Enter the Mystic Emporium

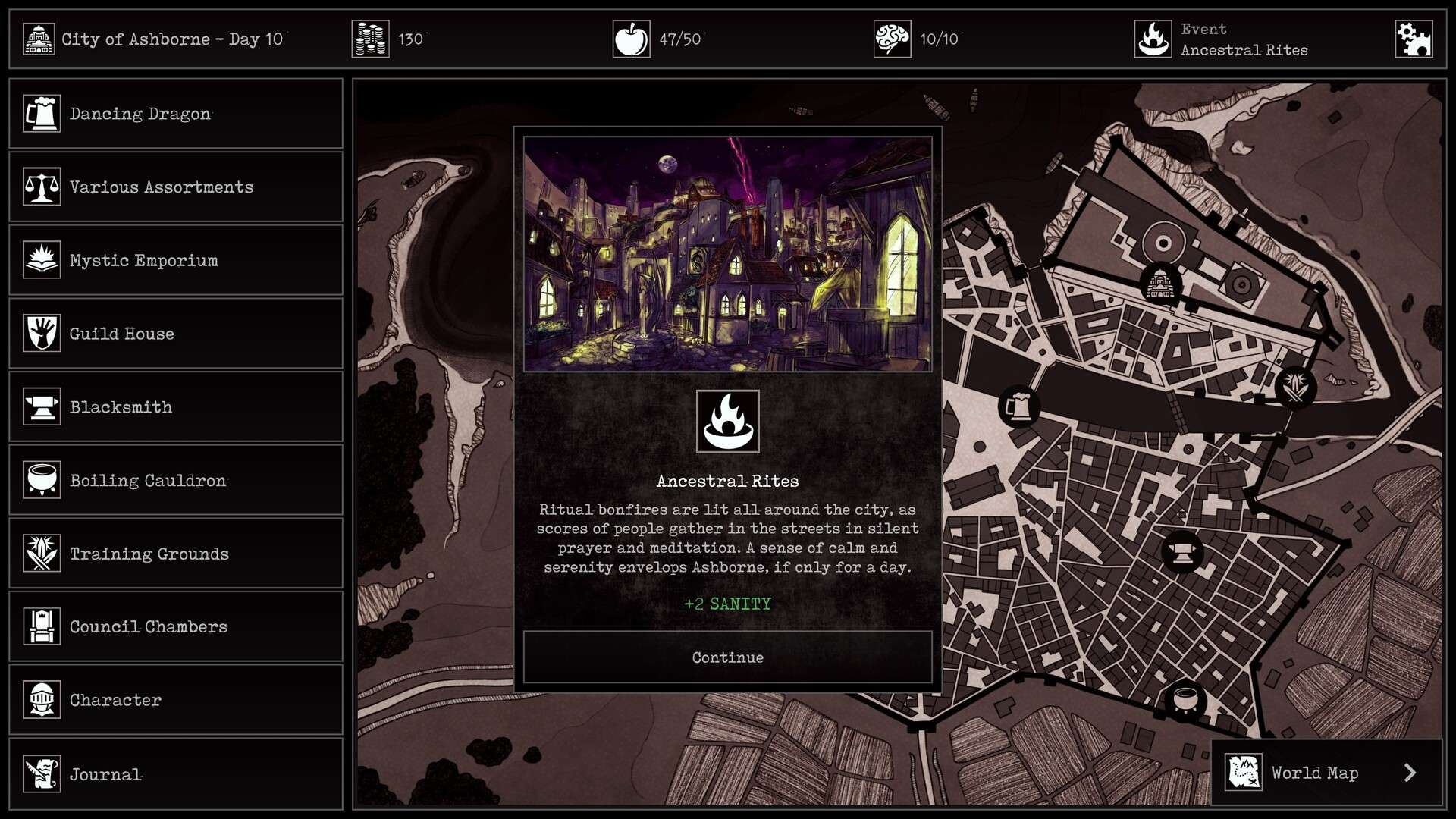[x=176, y=260]
